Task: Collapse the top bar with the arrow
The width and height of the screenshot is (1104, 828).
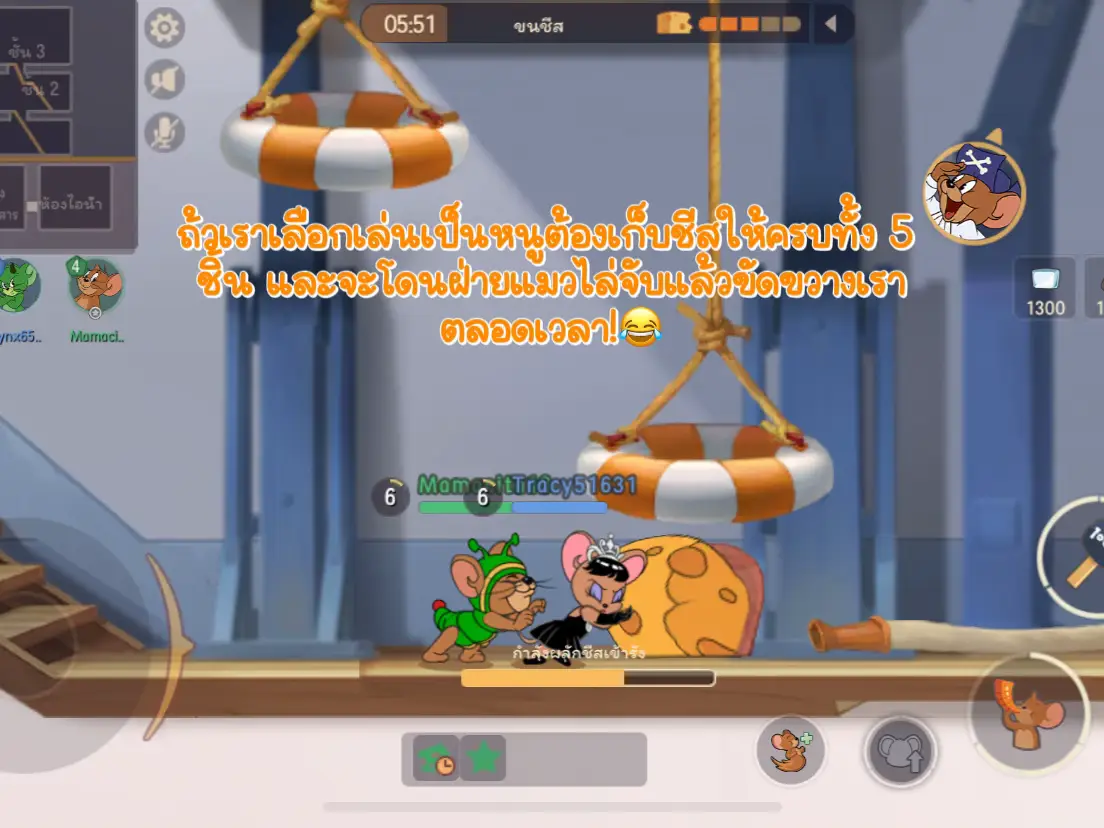Action: pos(830,24)
